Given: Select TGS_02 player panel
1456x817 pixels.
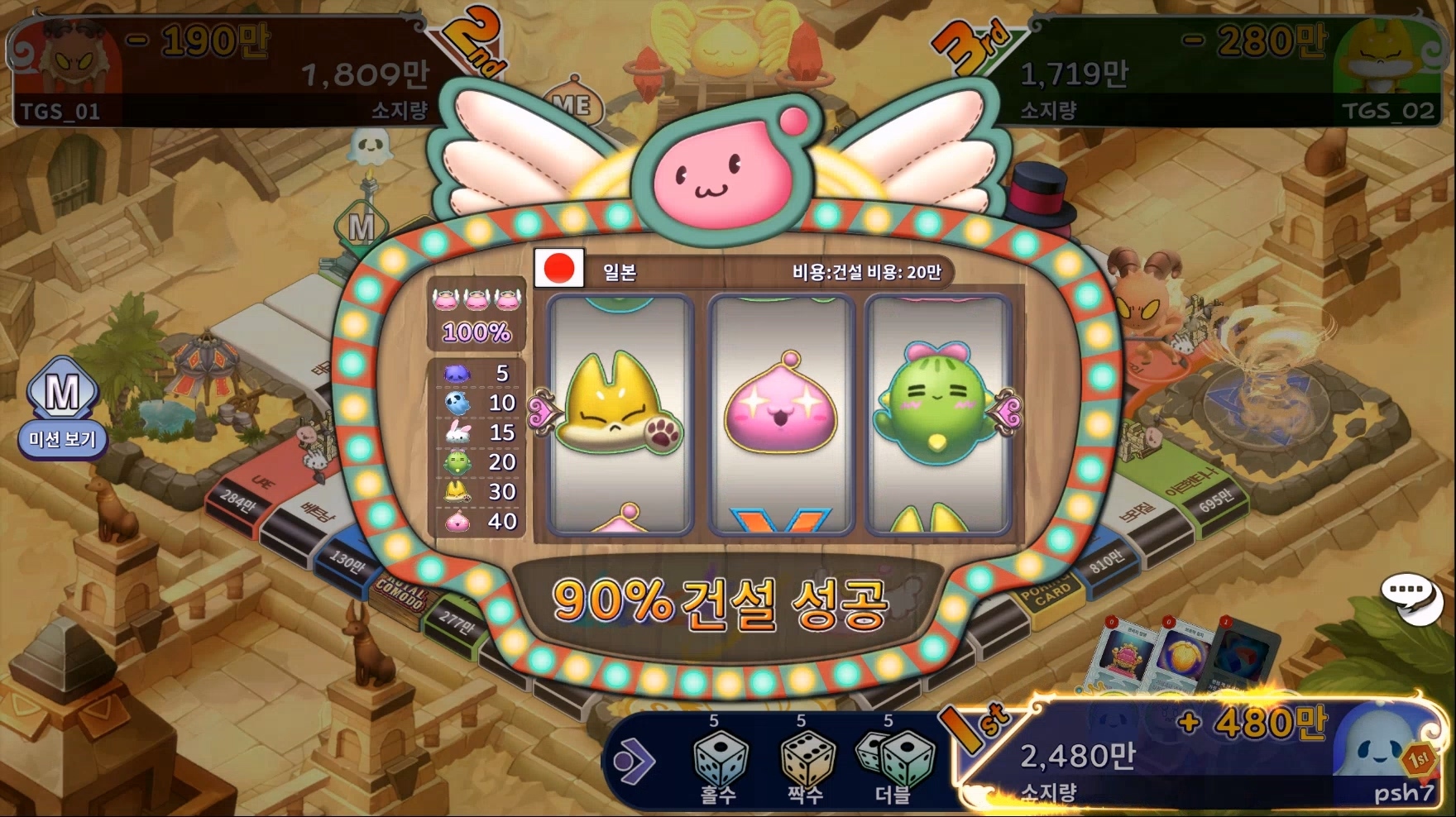Looking at the screenshot, I should 1220,73.
